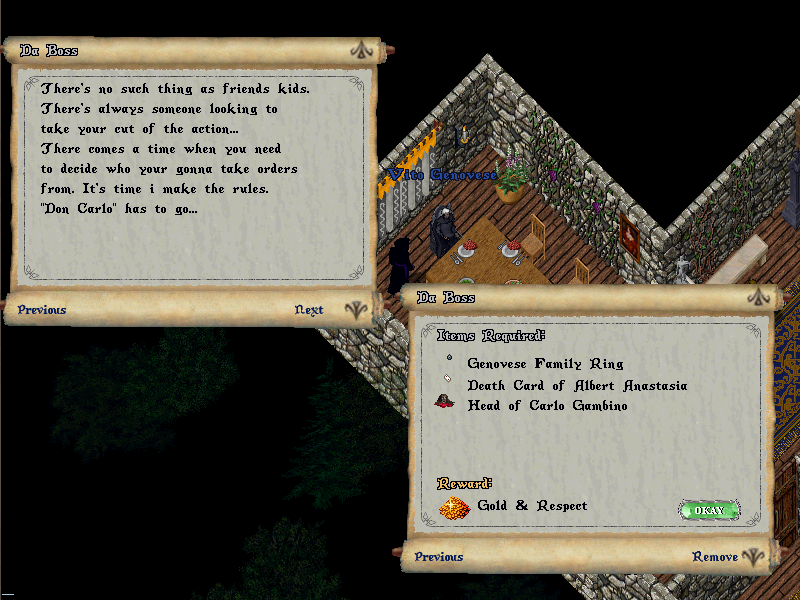Go to the Next page of quest text
800x600 pixels.
coord(309,310)
